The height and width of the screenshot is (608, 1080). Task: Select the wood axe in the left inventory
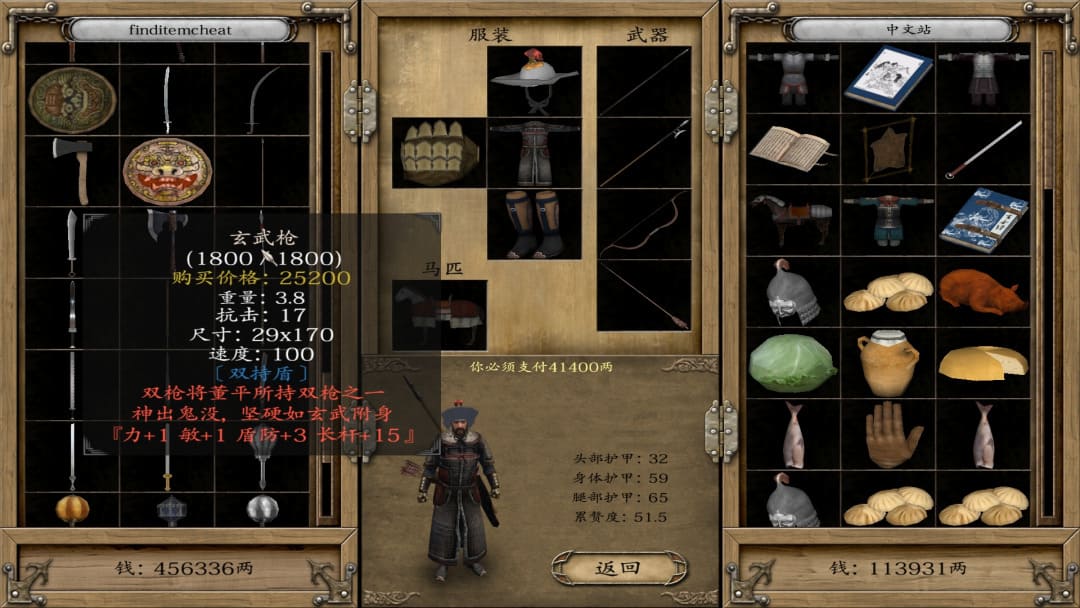pos(73,170)
